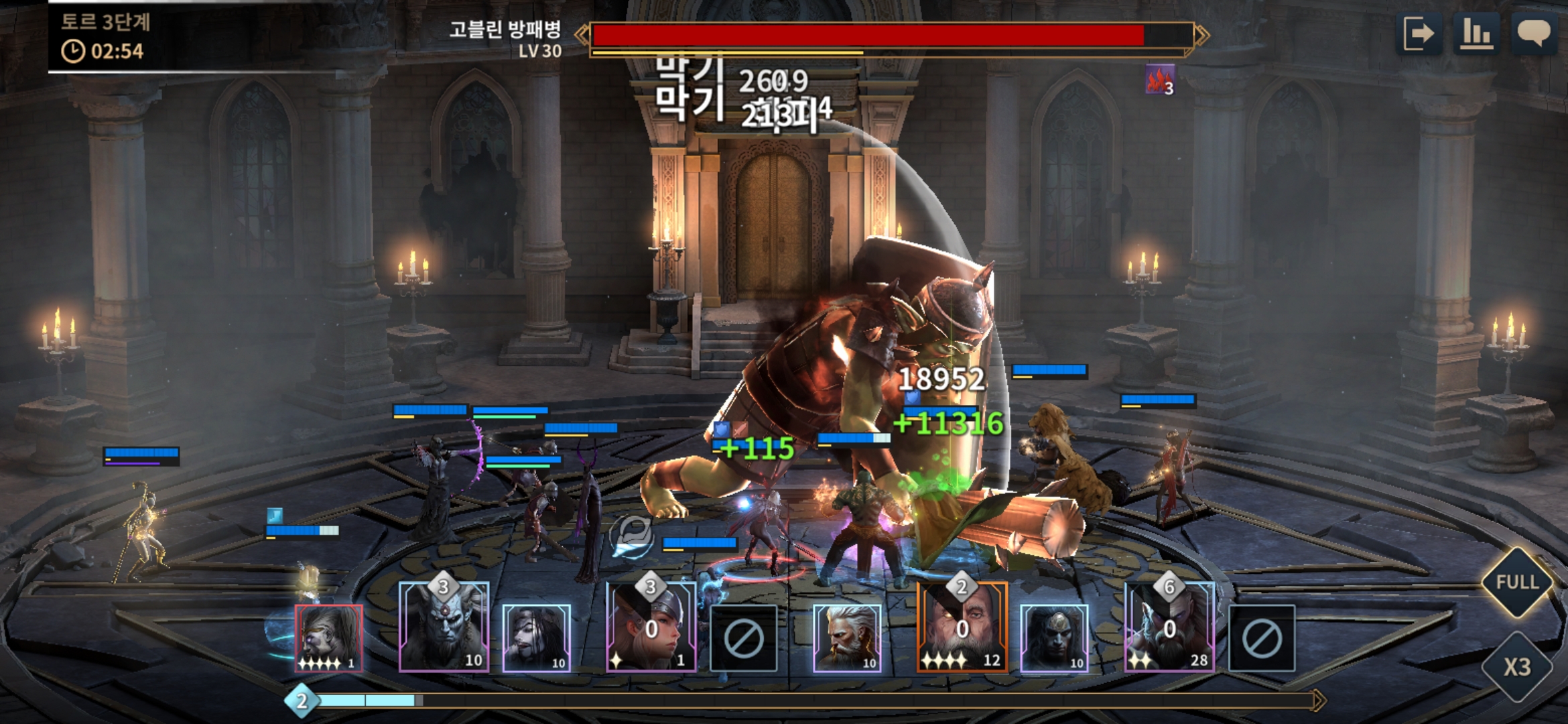Open the battle statistics bar-chart panel
This screenshot has height=724, width=1568.
click(1476, 34)
